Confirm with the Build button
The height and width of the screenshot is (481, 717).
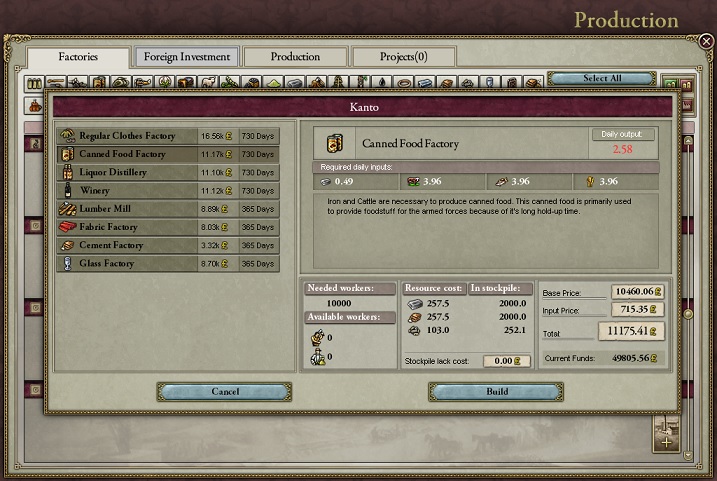[x=497, y=392]
